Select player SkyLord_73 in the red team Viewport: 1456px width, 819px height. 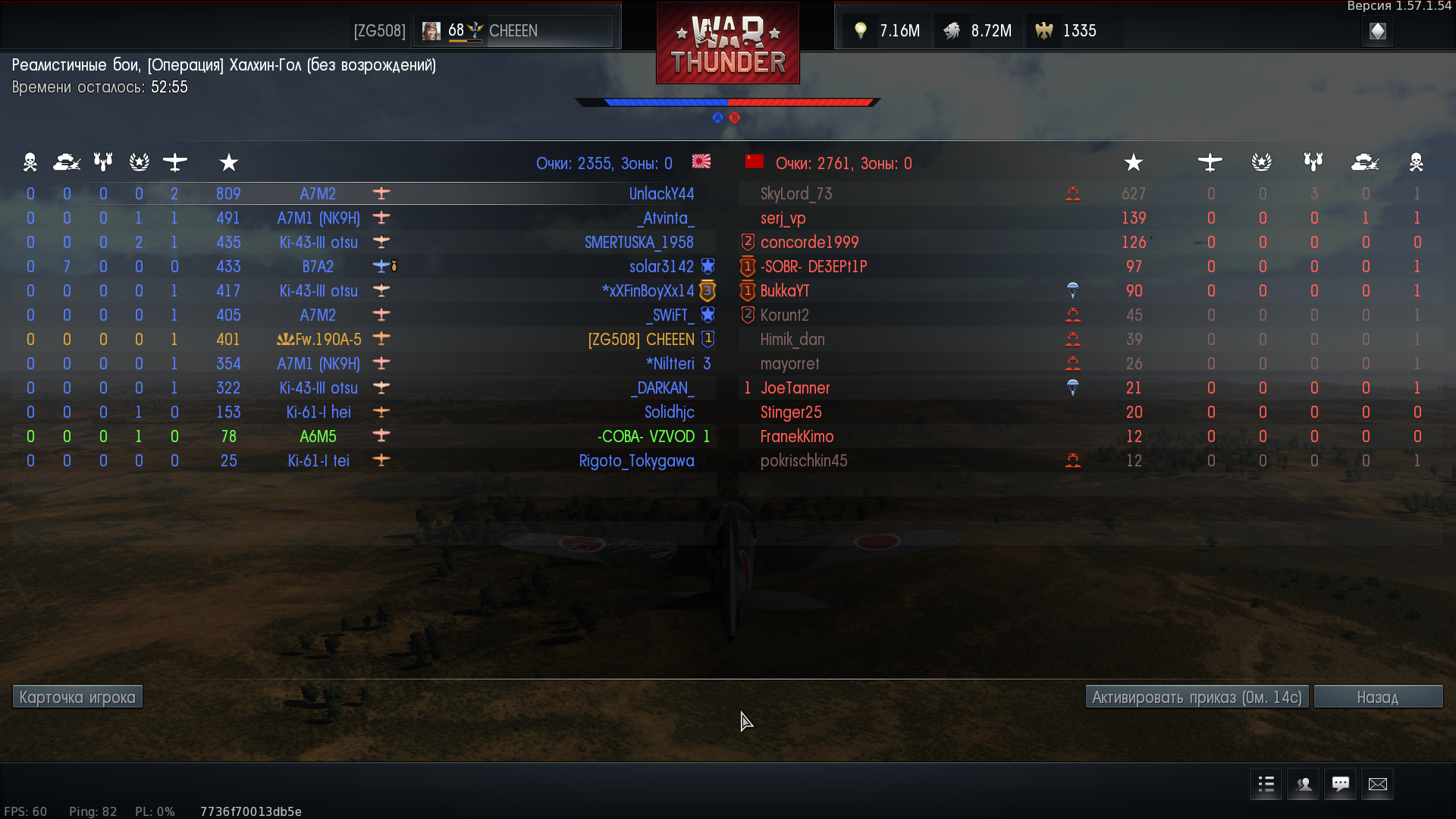(796, 194)
